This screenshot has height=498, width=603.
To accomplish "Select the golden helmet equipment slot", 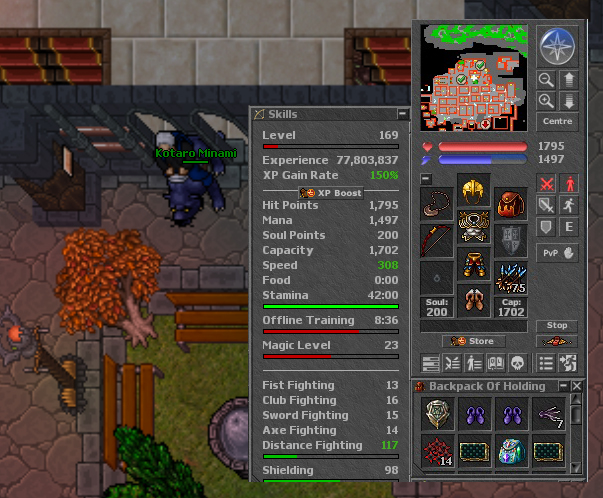I will (473, 188).
